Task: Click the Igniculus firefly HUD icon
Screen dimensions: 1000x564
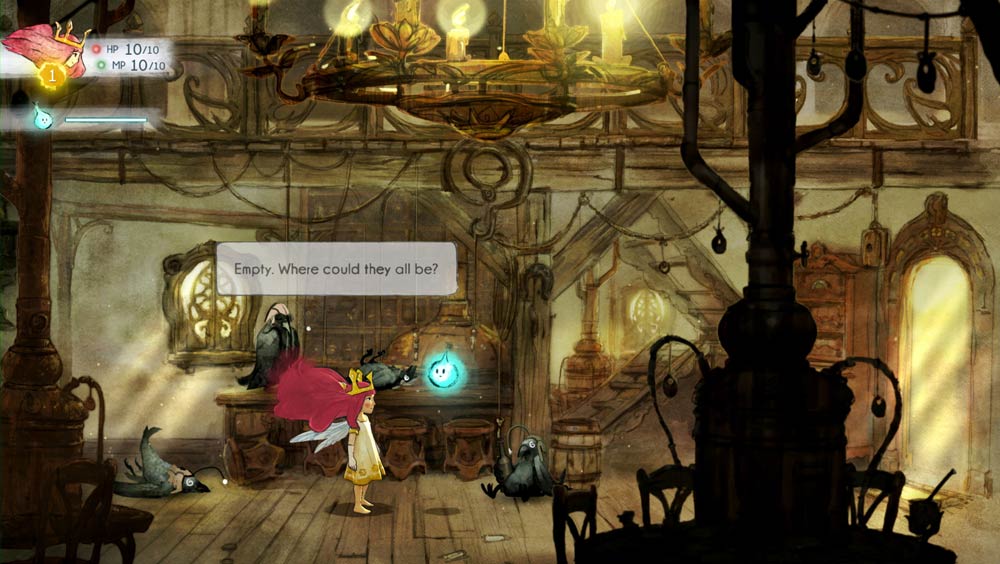Action: click(x=43, y=116)
